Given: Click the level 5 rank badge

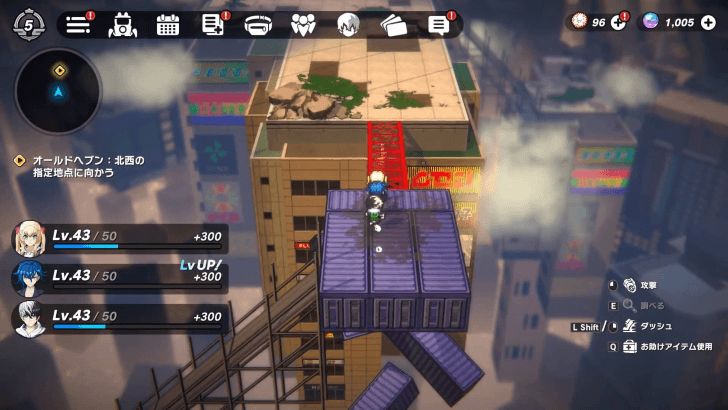Looking at the screenshot, I should coord(29,23).
